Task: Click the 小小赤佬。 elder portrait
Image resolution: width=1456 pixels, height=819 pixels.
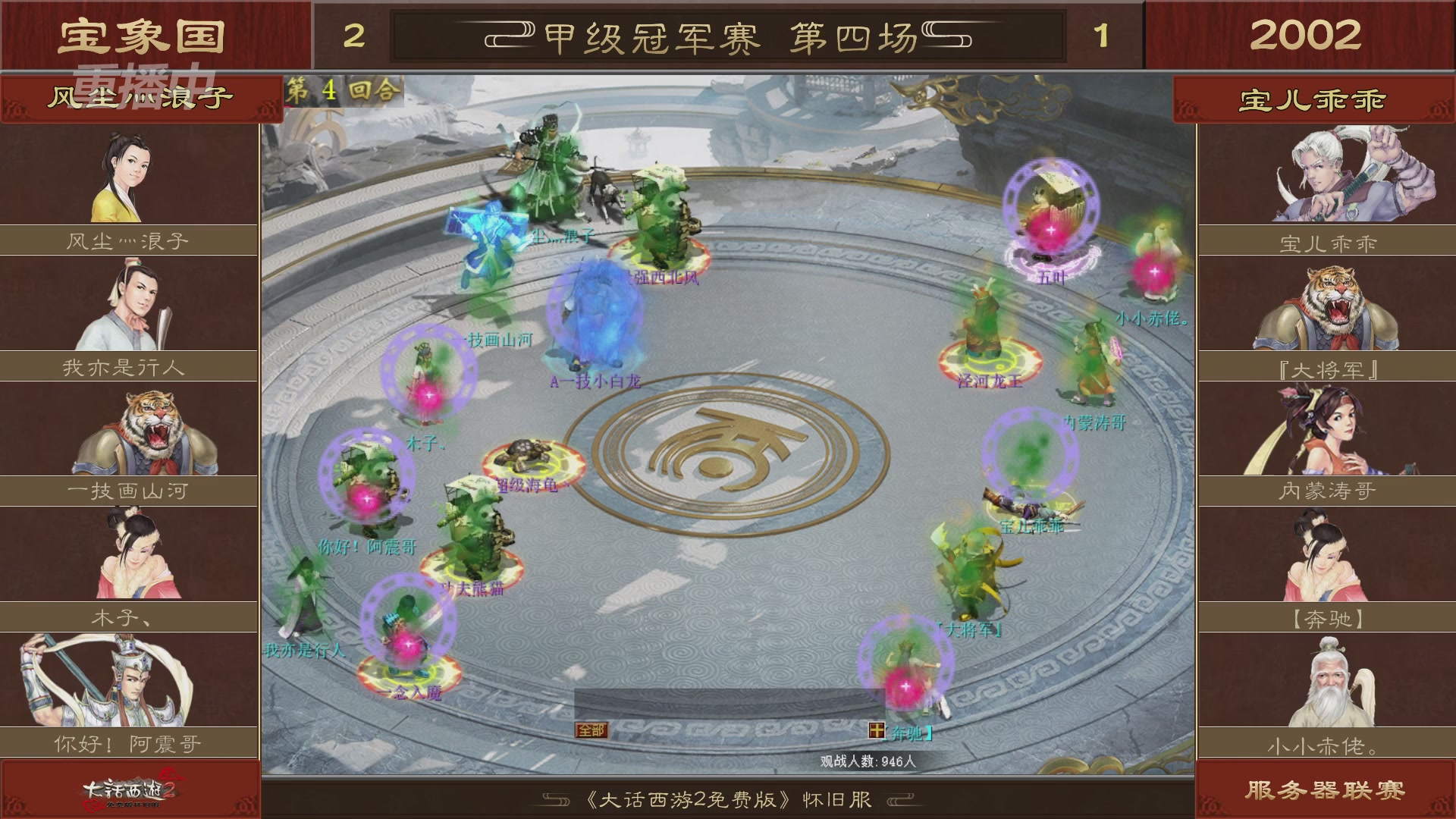Action: point(1327,682)
